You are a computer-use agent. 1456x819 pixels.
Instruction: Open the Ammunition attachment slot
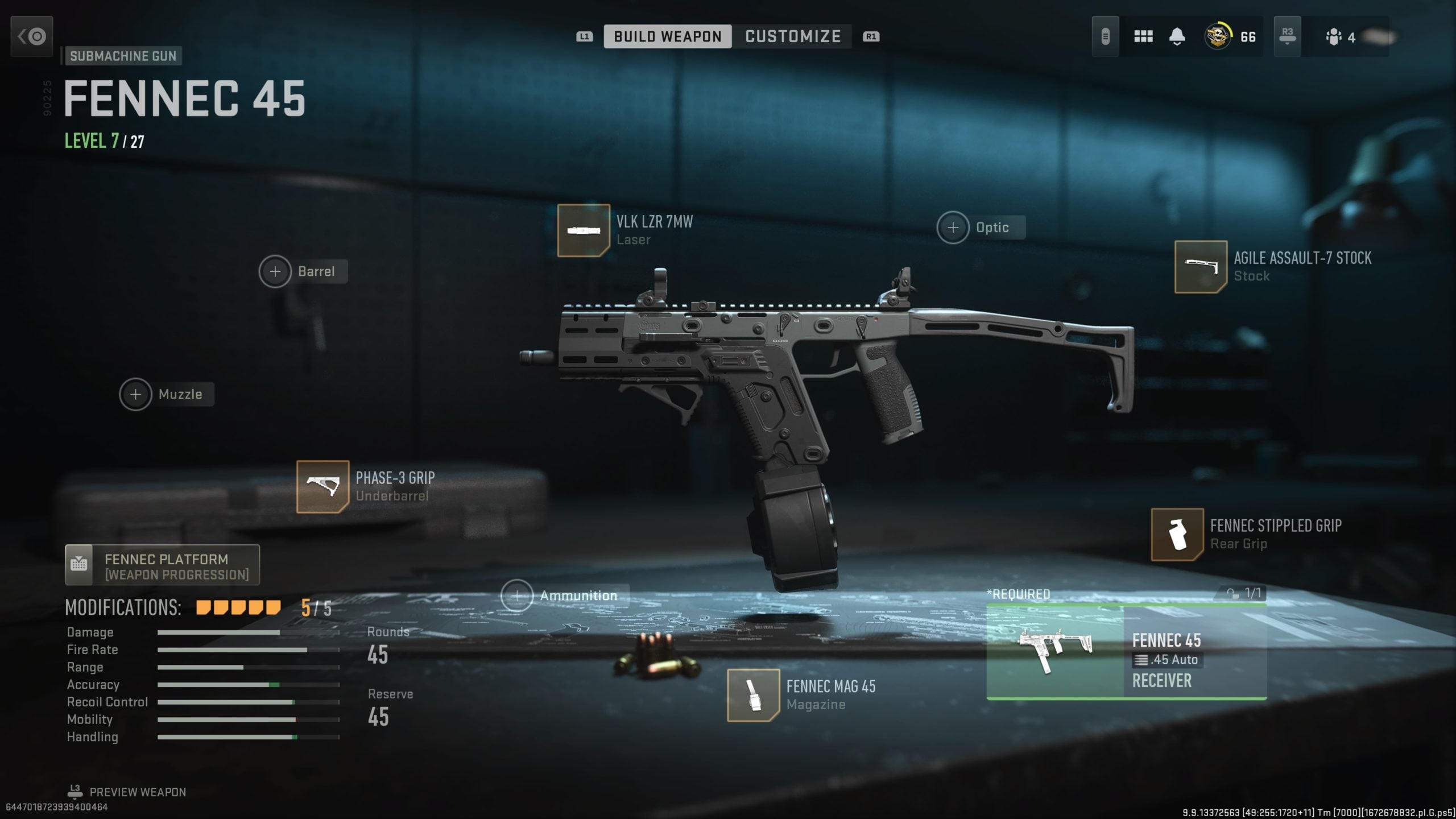pyautogui.click(x=516, y=595)
